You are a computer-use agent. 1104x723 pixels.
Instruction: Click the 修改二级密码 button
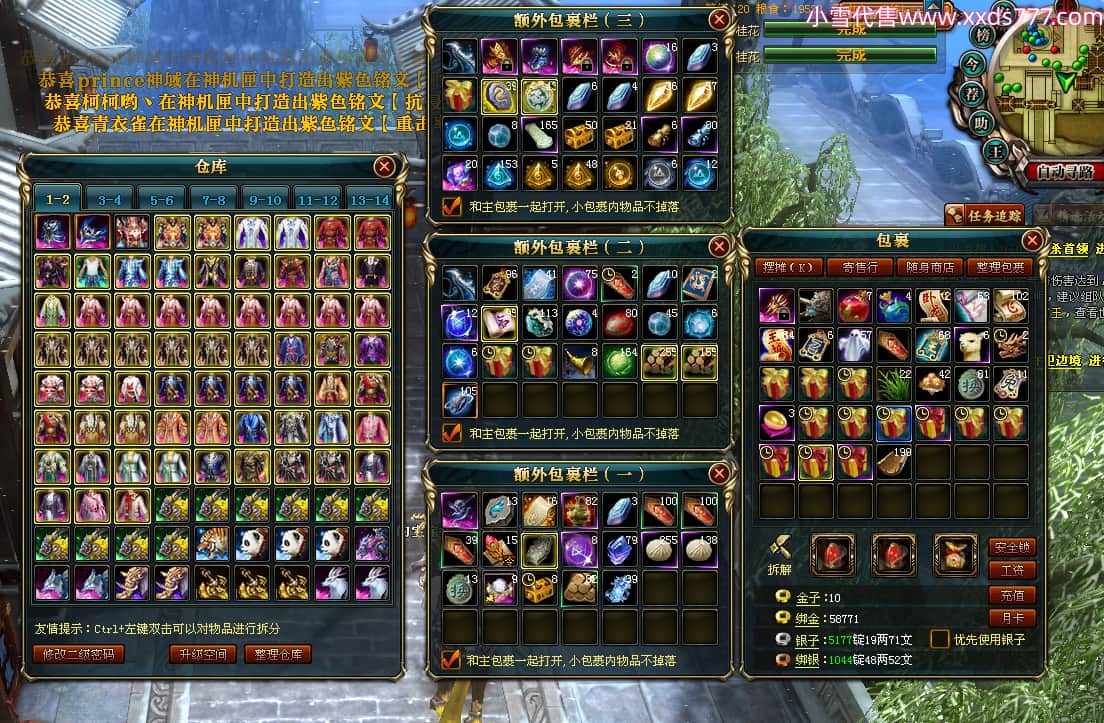pos(79,654)
